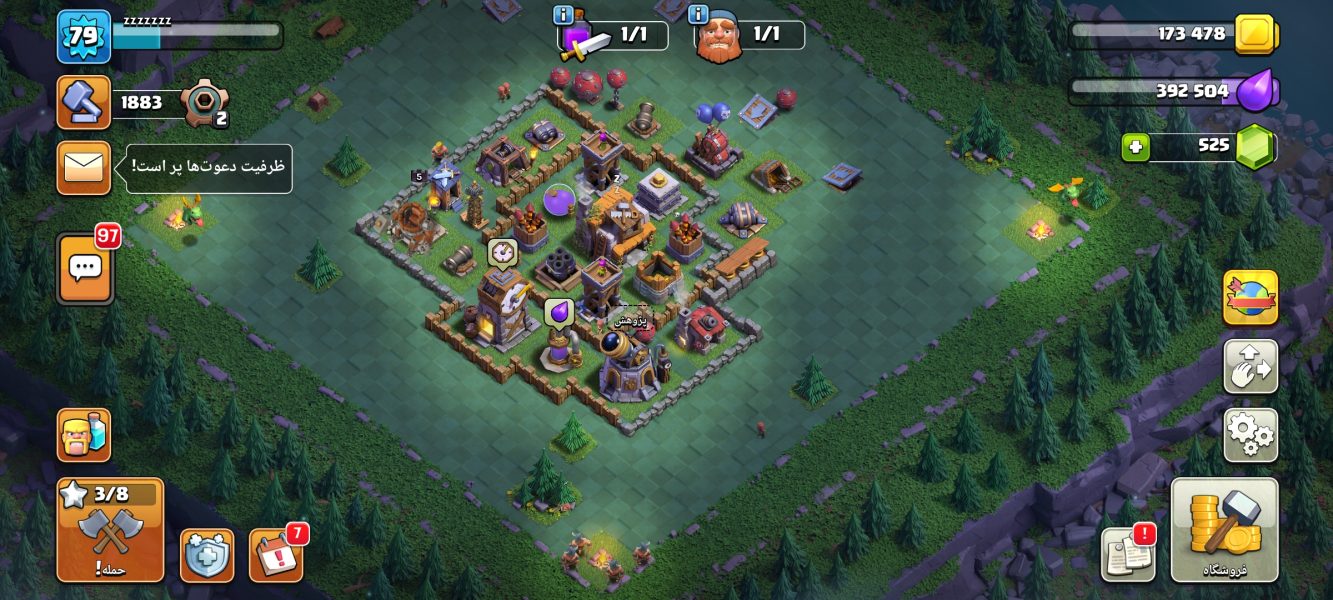Viewport: 1333px width, 600px height.
Task: Tap the green plus to buy gems
Action: coord(1135,147)
